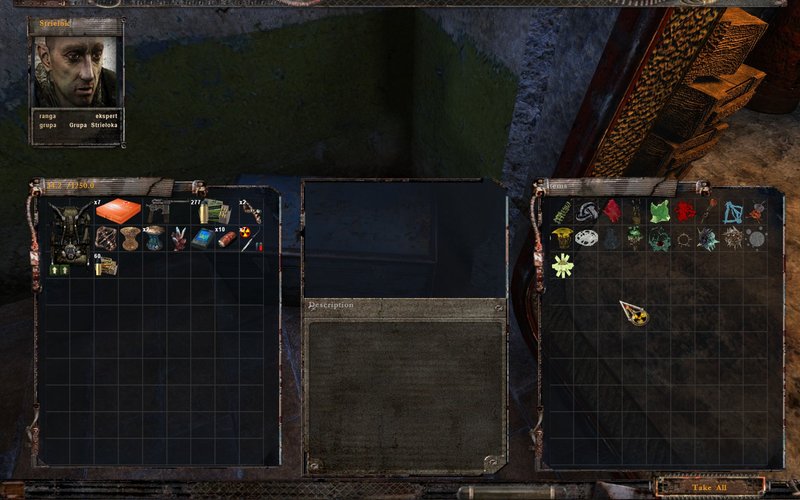Select the anti-radiation syringe item
Image resolution: width=800 pixels, height=500 pixels.
248,239
